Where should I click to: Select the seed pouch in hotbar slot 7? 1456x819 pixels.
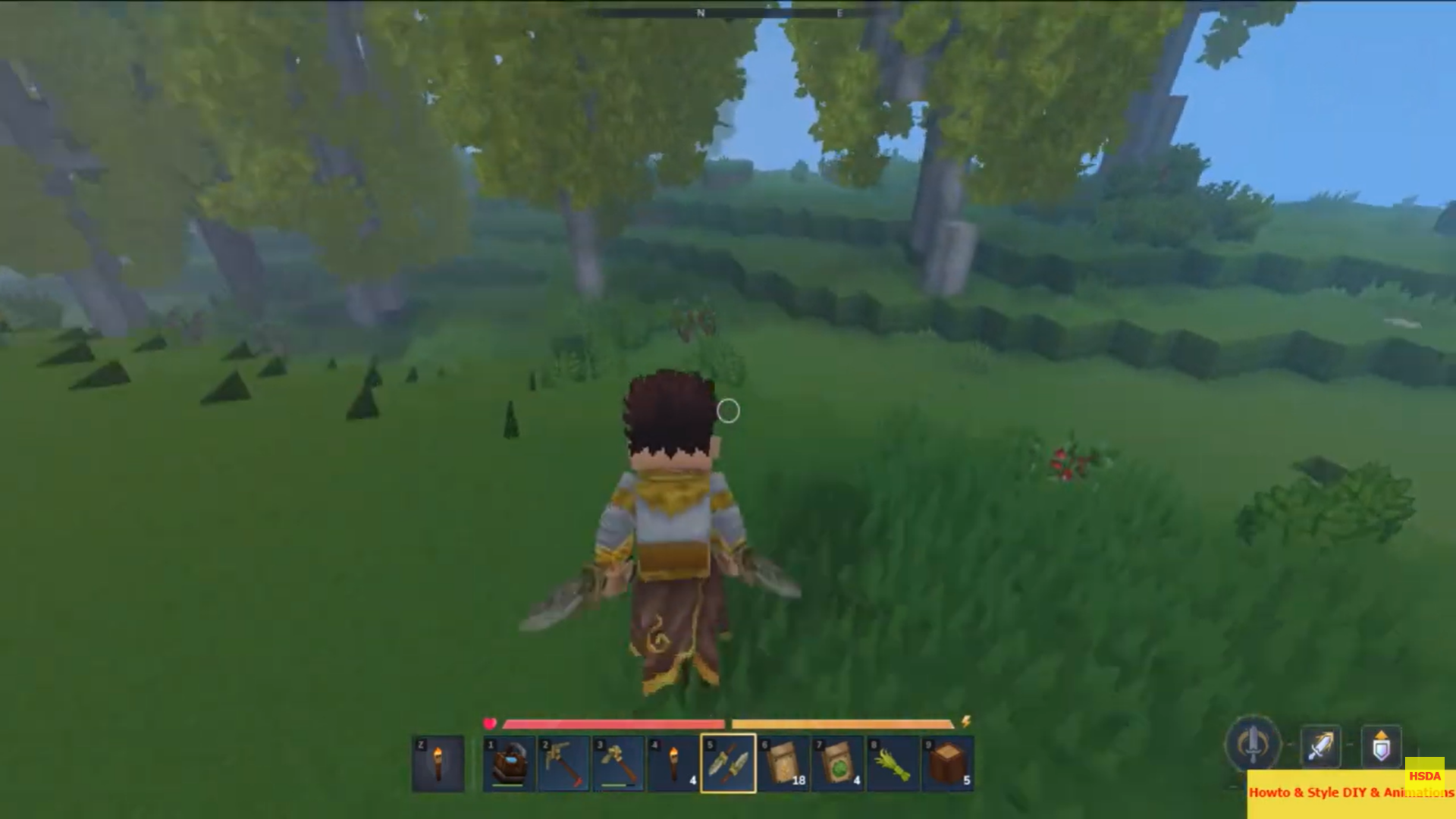click(x=837, y=764)
